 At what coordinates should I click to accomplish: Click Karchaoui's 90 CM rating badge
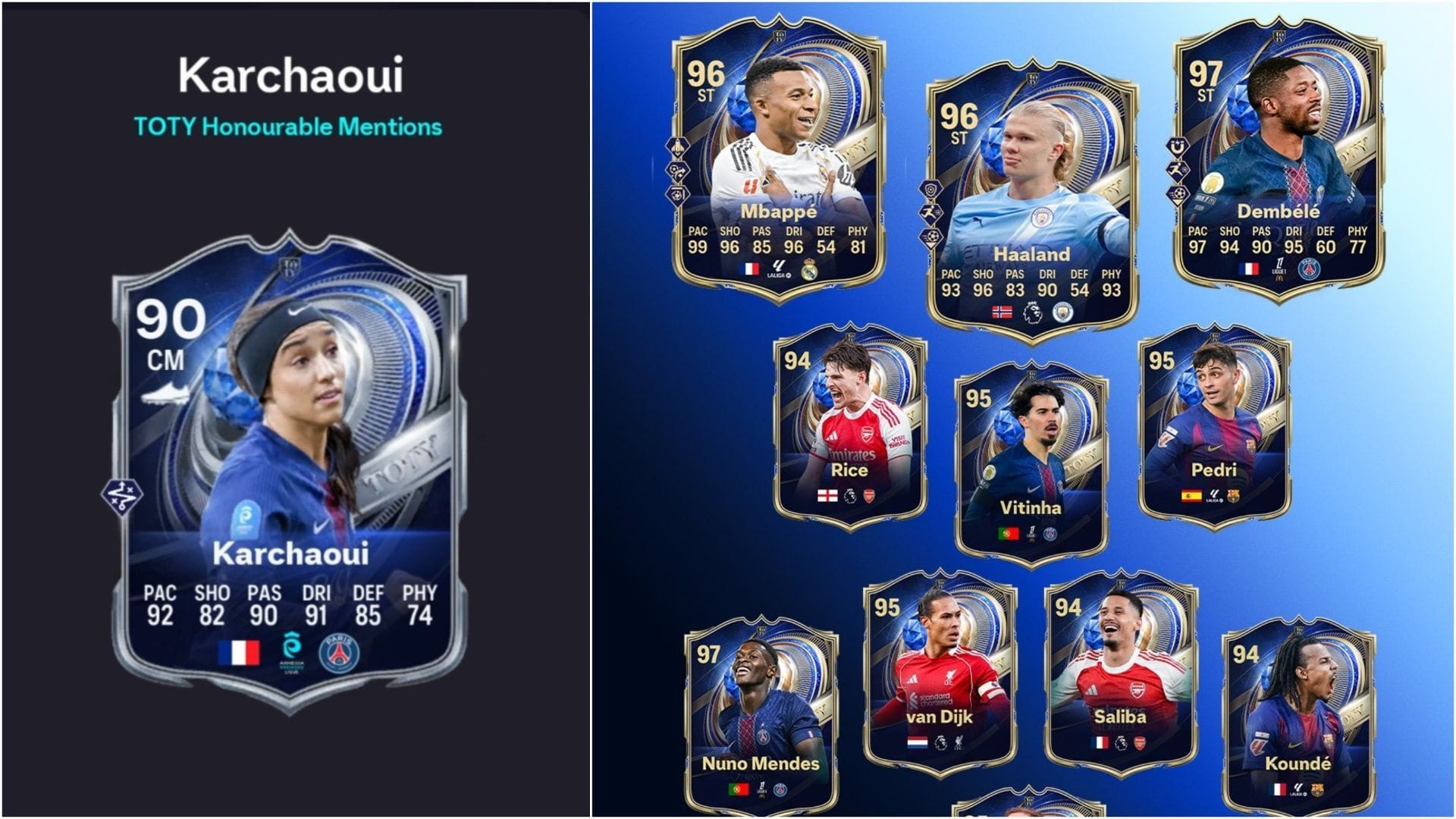168,334
